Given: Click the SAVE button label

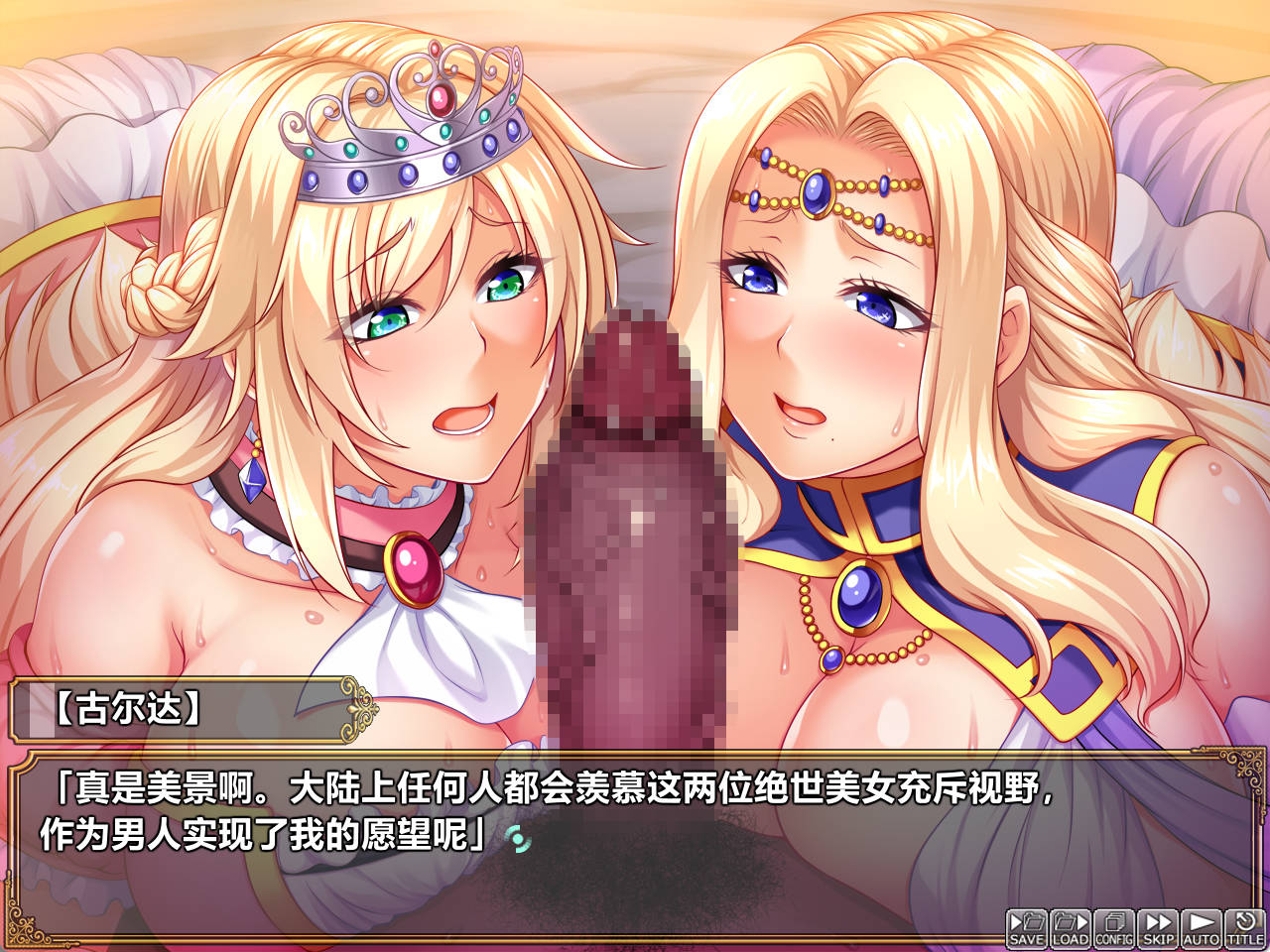Looking at the screenshot, I should 1025,936.
